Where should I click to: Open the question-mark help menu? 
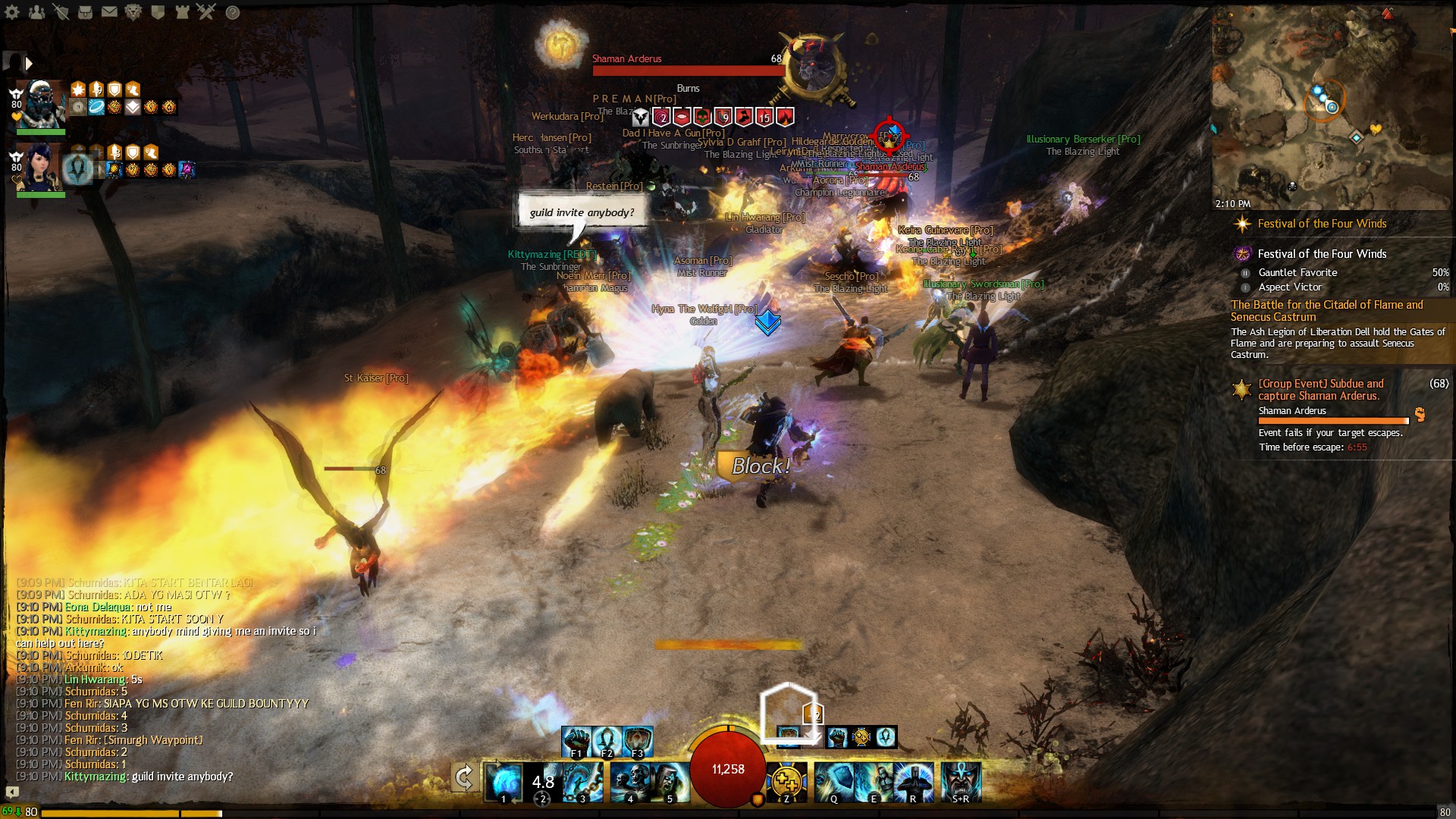233,11
